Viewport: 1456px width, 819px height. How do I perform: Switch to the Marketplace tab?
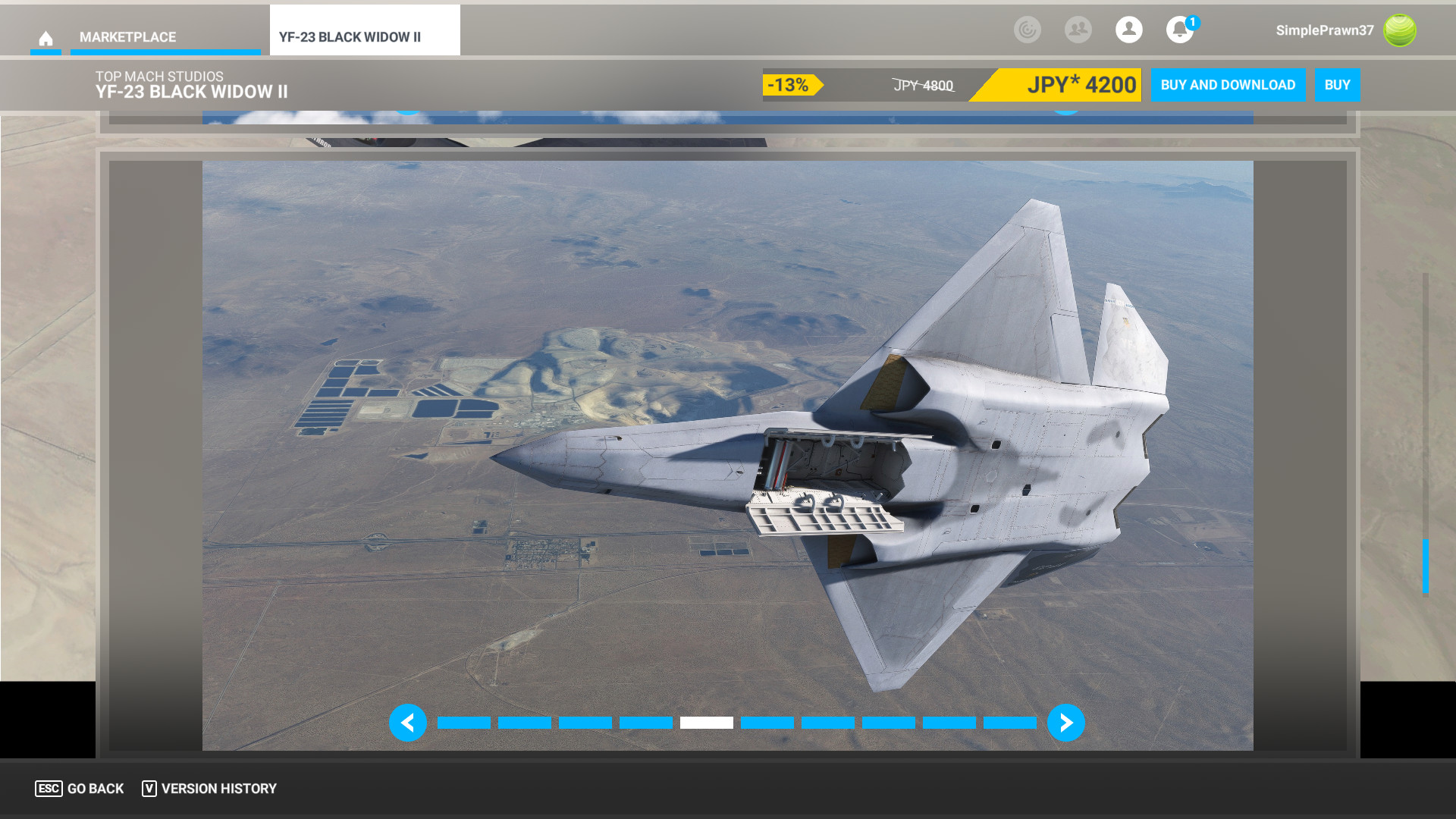(127, 37)
